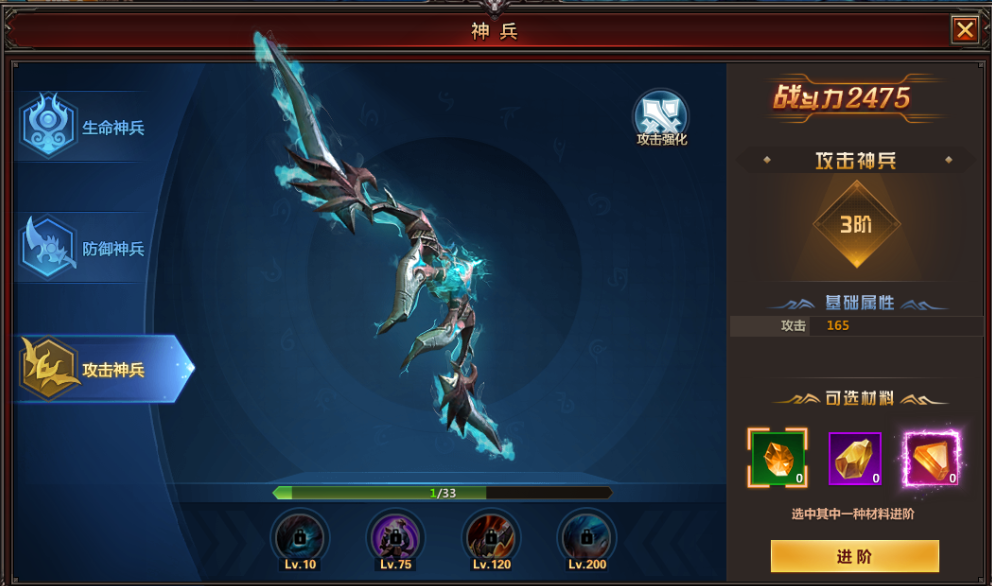Close the 神兵 window

click(964, 30)
